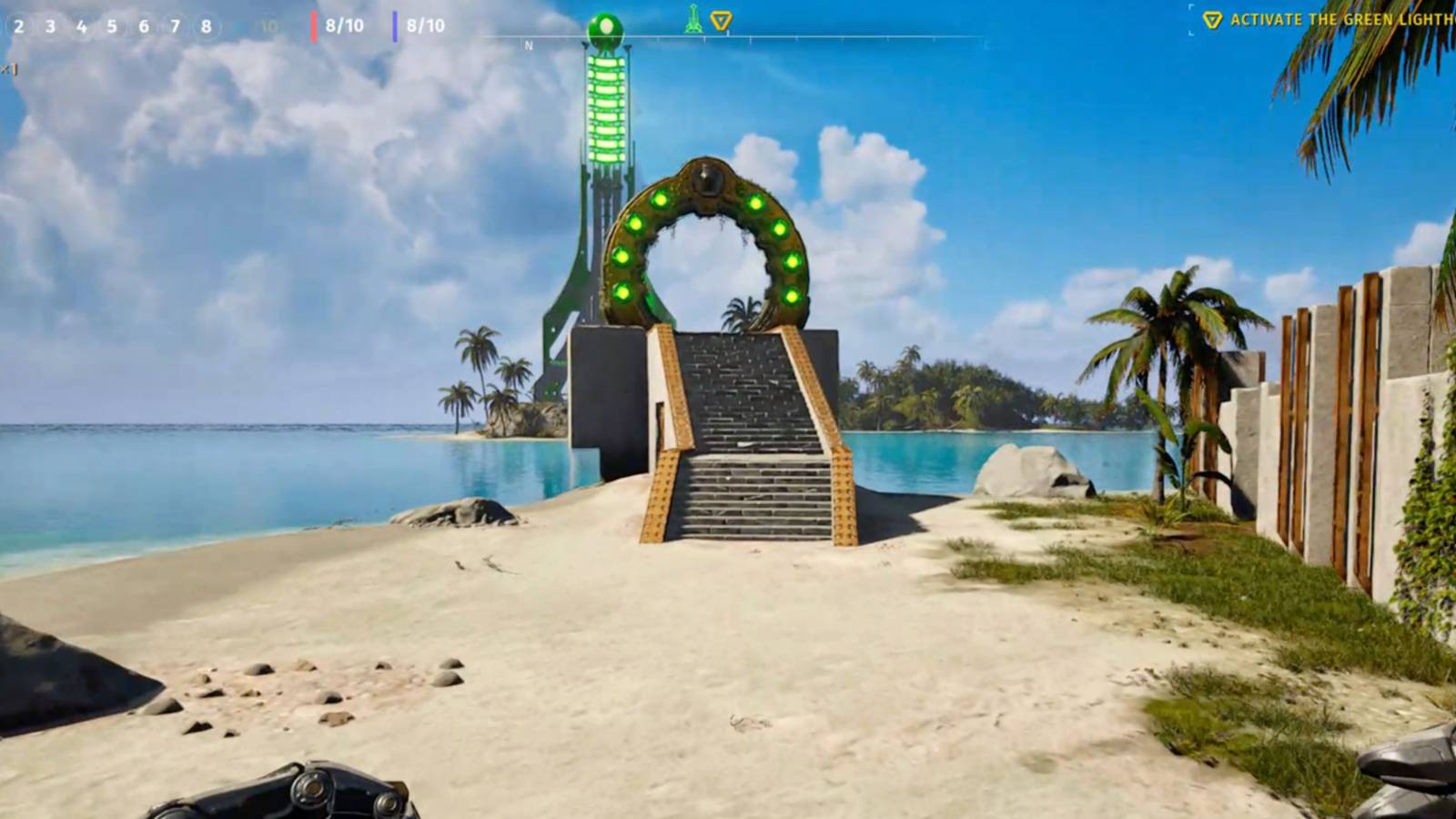Select hotbar slot 4
The image size is (1456, 819).
pyautogui.click(x=81, y=26)
